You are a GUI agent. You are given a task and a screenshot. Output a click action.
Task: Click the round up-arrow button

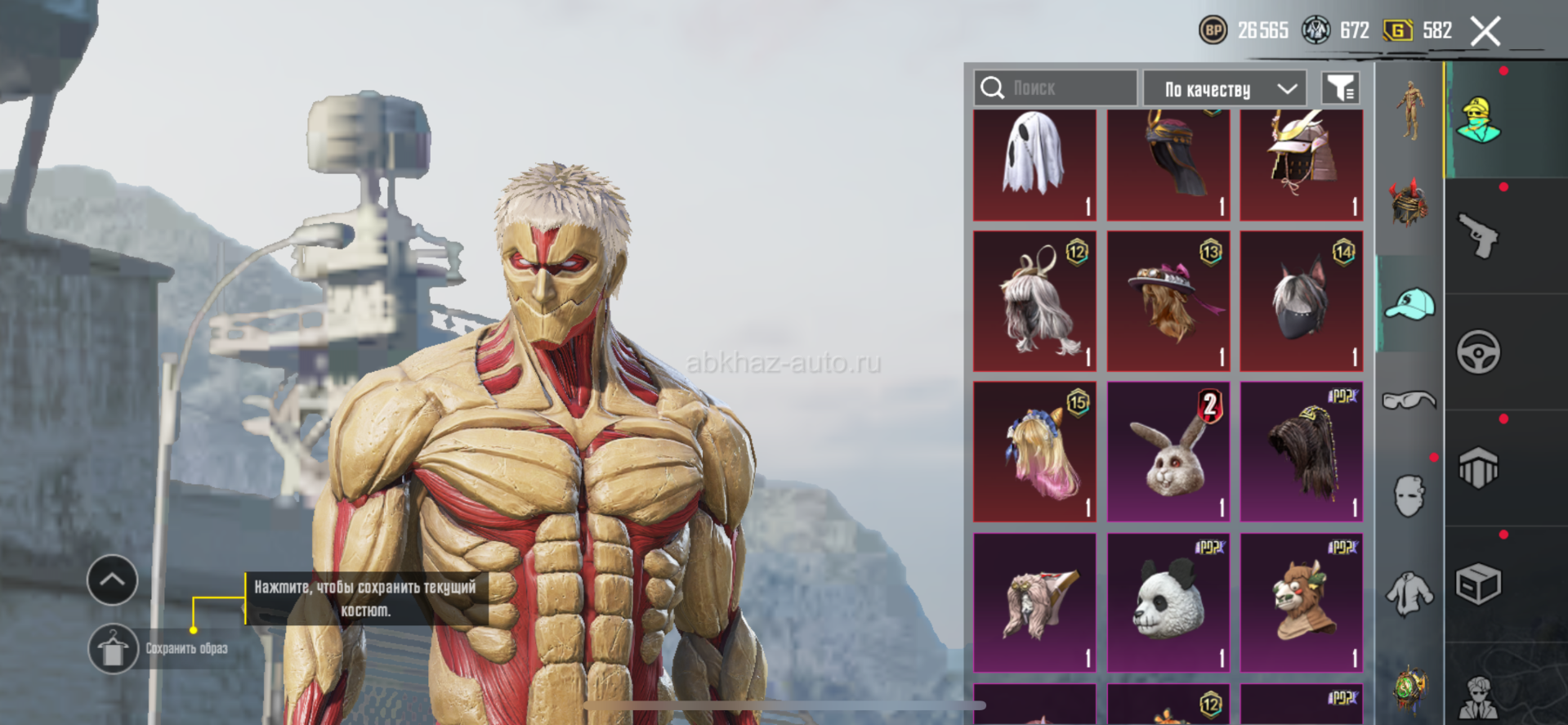112,580
